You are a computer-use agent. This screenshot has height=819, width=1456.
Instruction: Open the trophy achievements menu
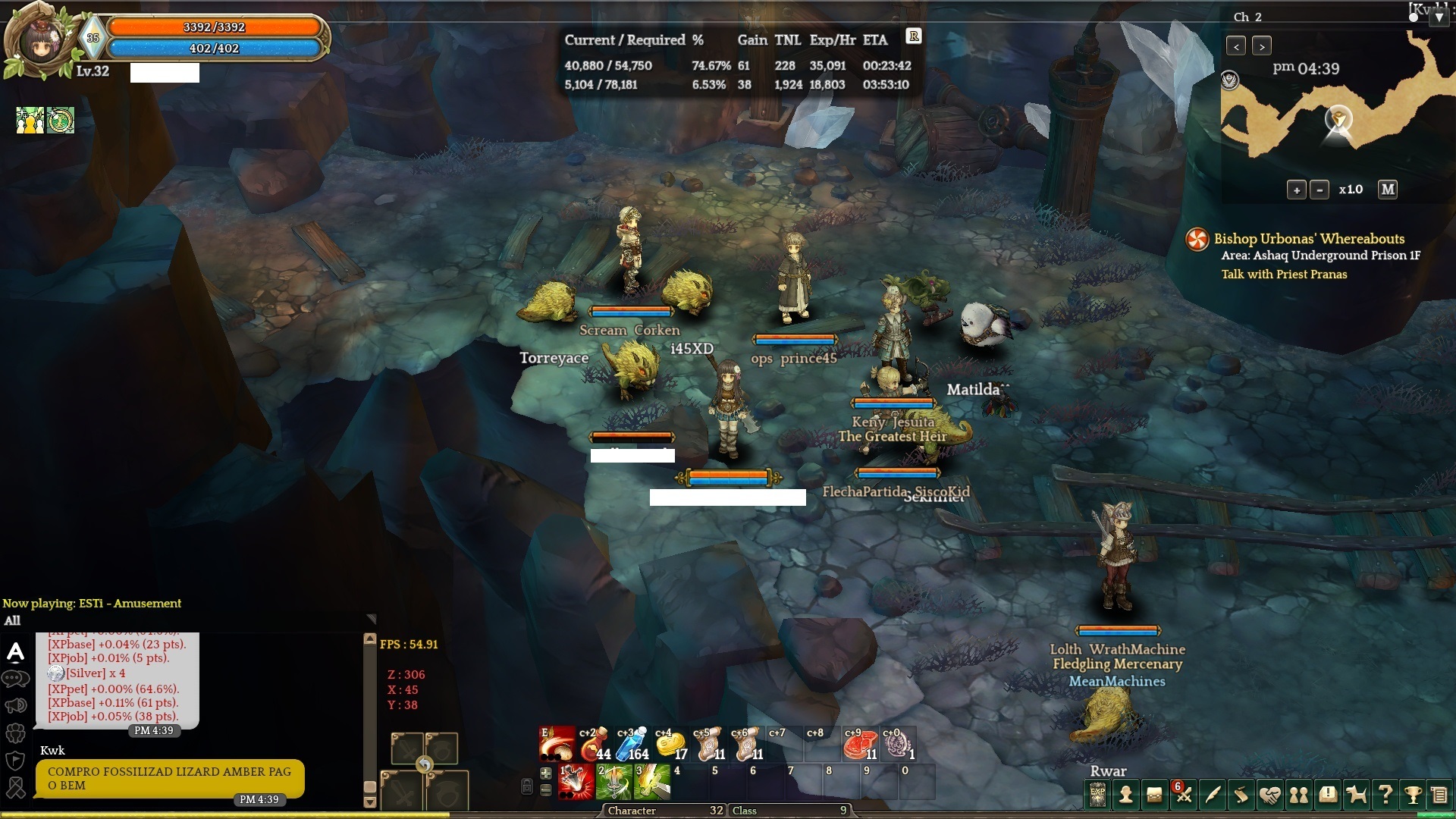click(x=1413, y=795)
